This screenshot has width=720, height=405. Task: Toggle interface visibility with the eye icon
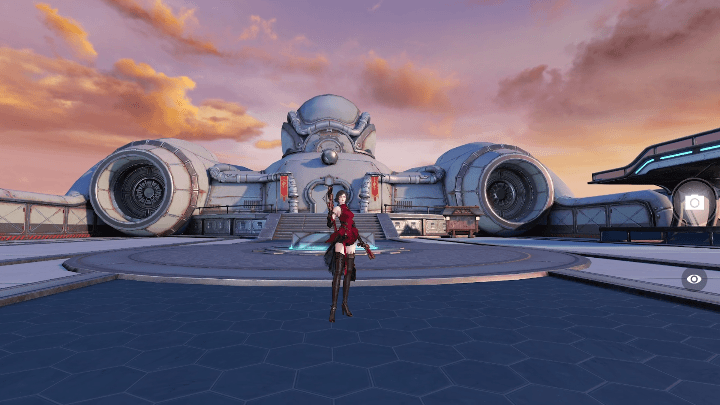694,279
